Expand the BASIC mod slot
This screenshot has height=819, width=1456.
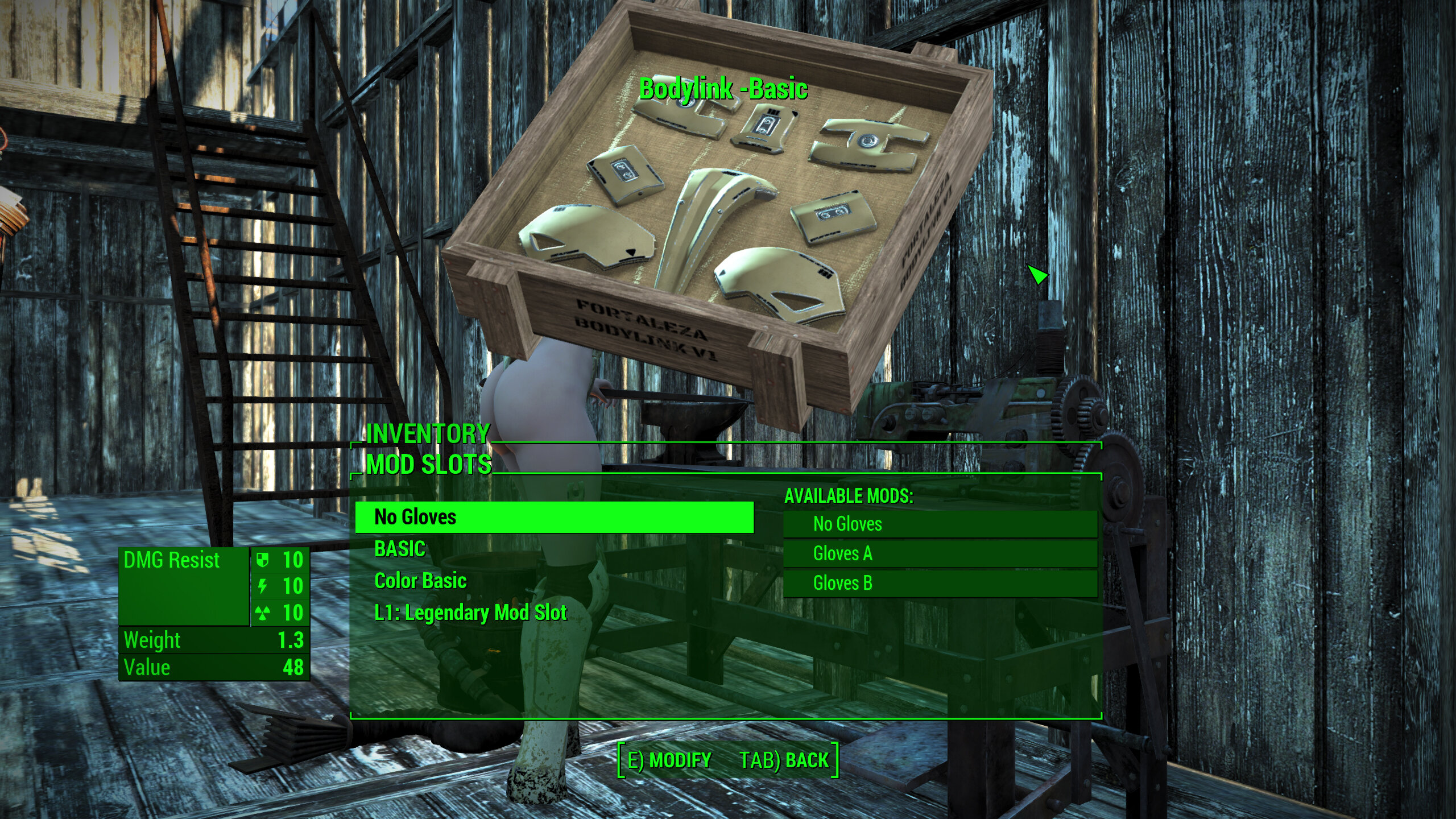click(400, 549)
